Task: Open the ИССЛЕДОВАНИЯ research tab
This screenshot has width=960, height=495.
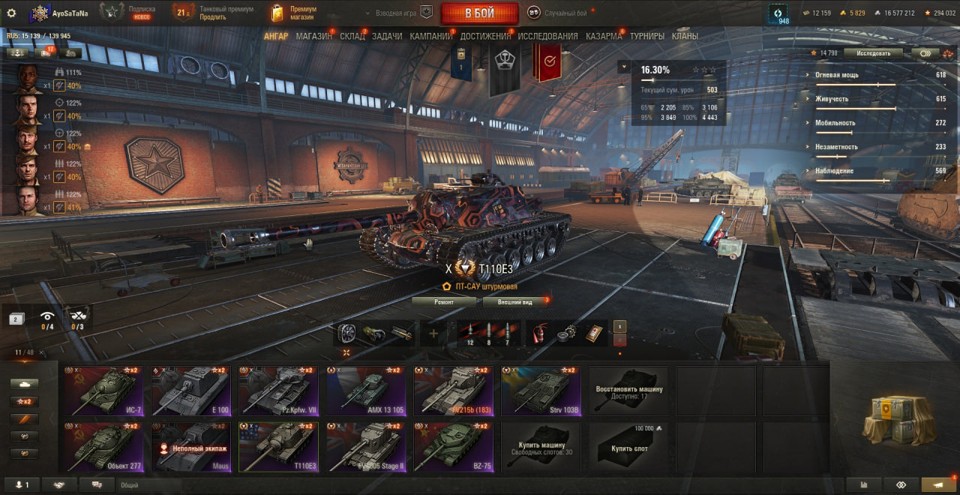Action: pos(547,36)
